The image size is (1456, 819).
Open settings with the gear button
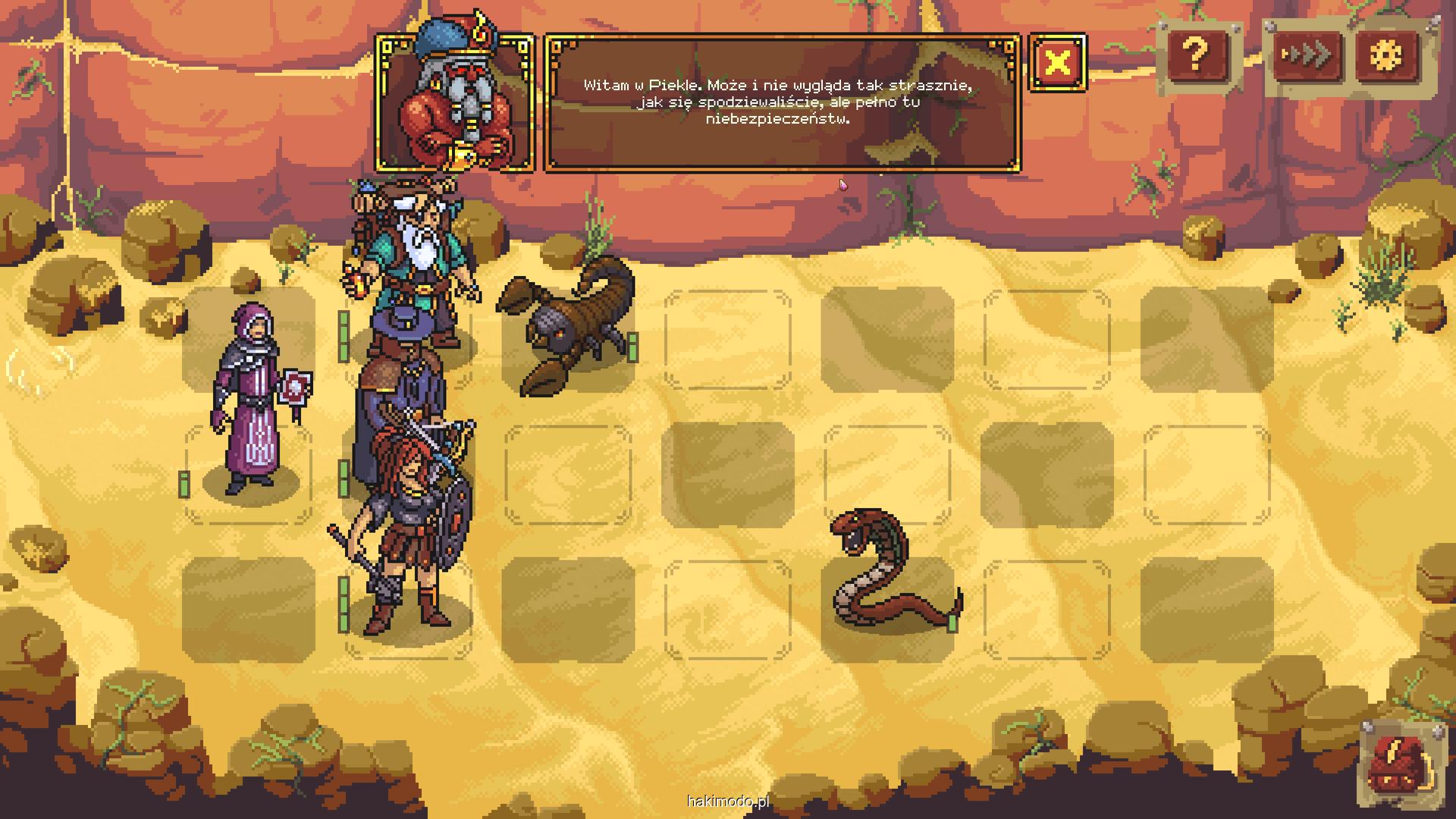[1389, 55]
